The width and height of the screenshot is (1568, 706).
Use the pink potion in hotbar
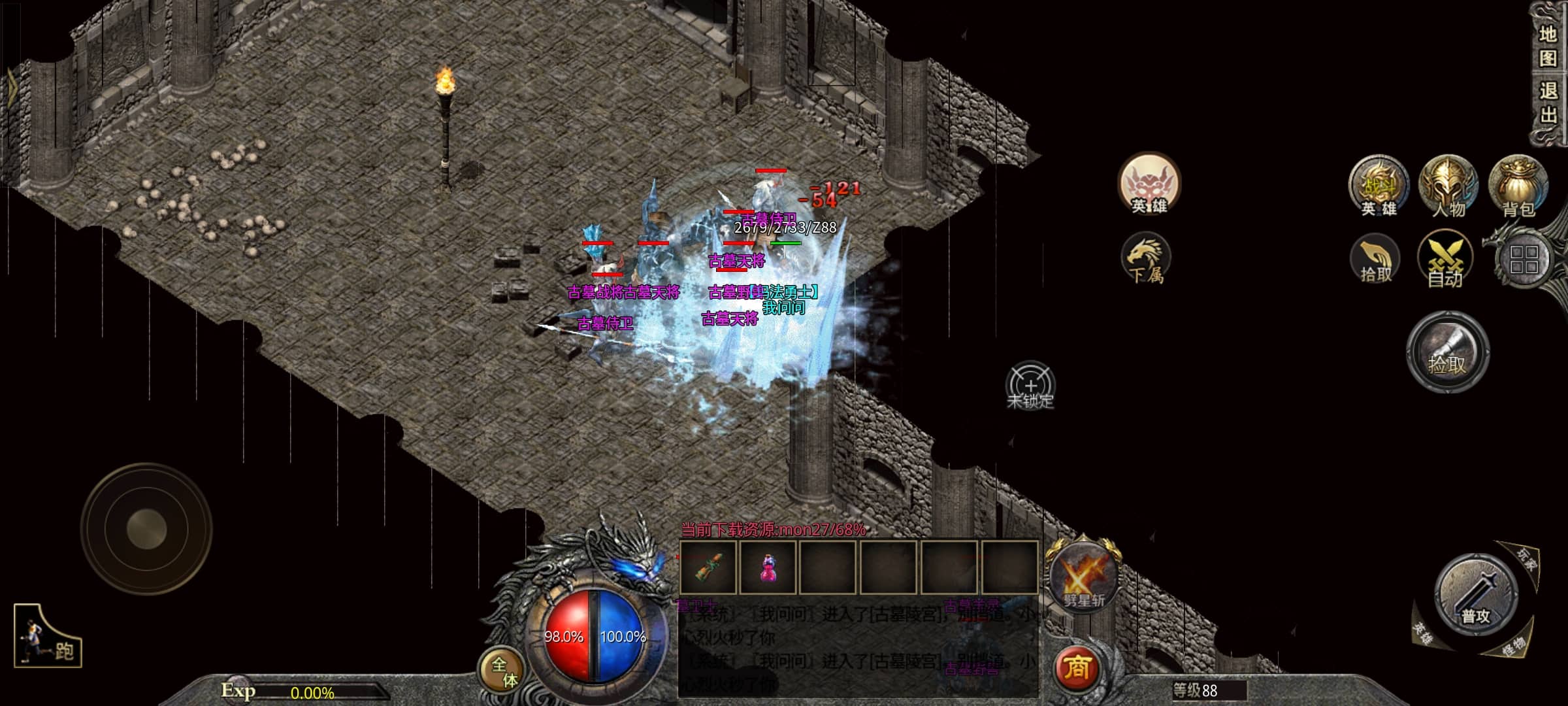point(768,567)
